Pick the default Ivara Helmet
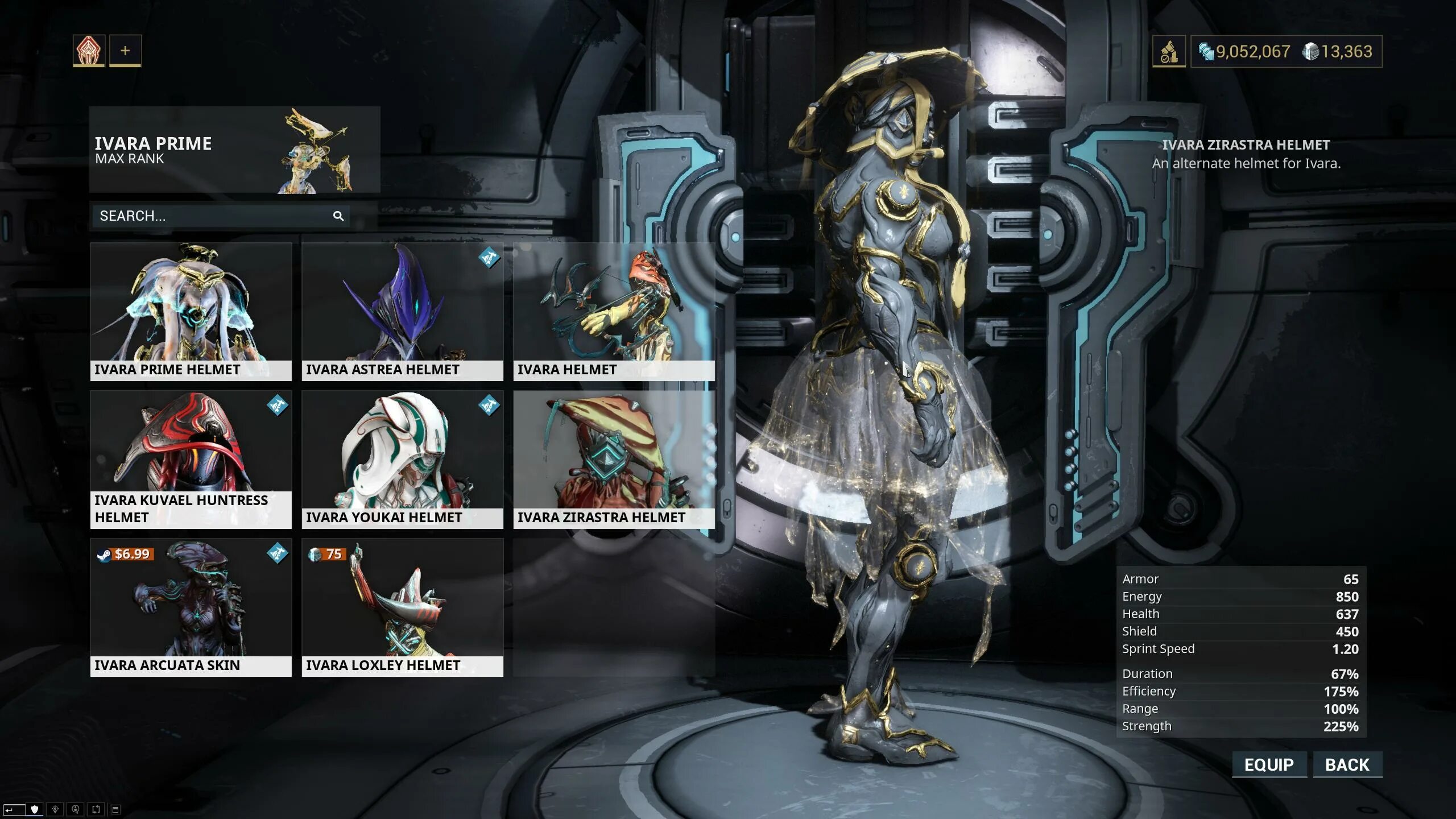Image resolution: width=1456 pixels, height=819 pixels. (614, 311)
